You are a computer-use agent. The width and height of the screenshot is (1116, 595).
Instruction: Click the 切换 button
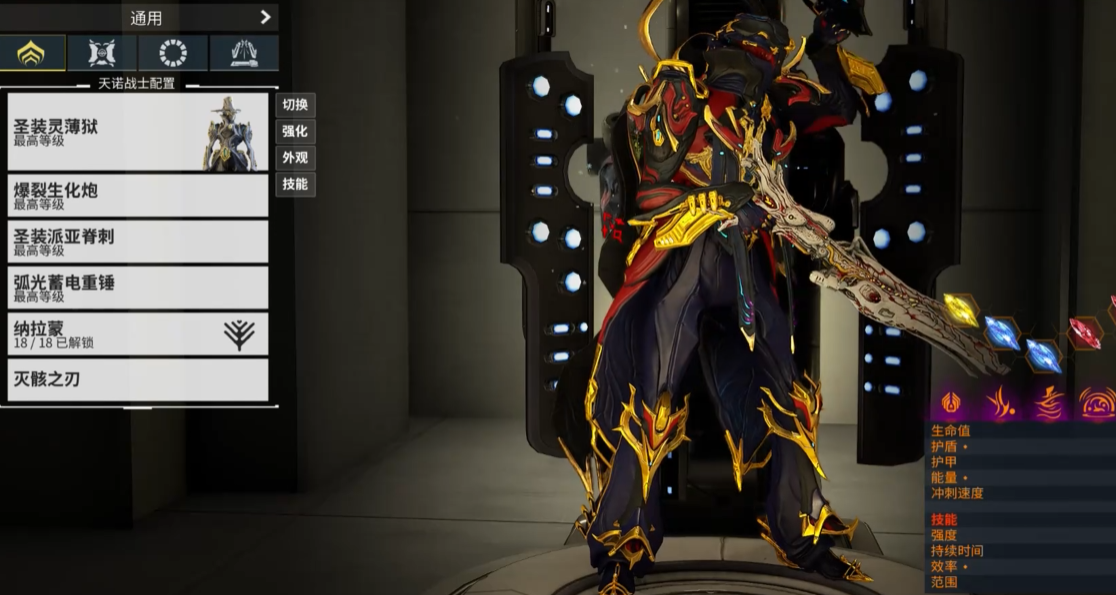pos(295,105)
